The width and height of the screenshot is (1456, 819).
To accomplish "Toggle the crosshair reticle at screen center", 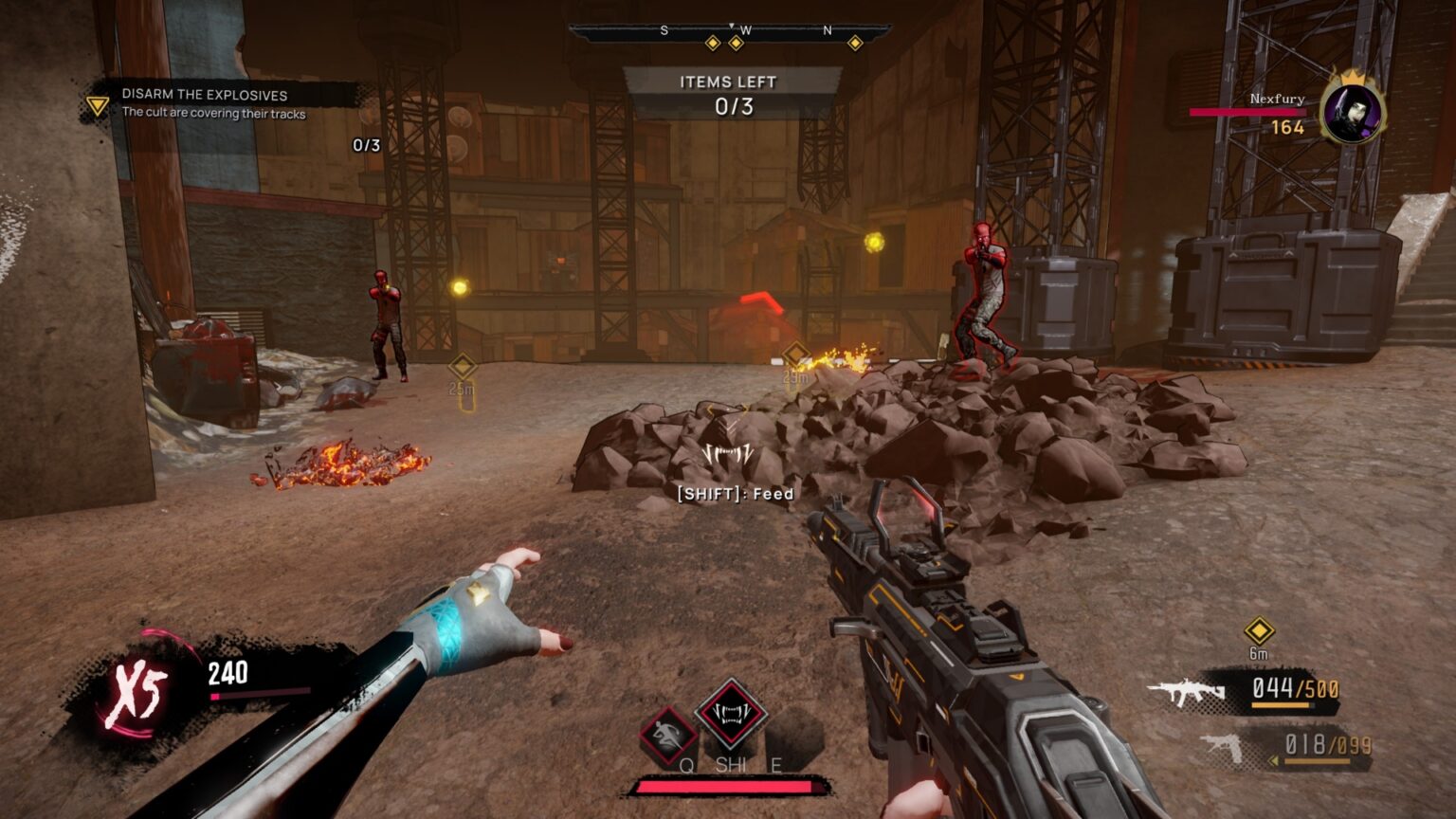I will point(728,409).
